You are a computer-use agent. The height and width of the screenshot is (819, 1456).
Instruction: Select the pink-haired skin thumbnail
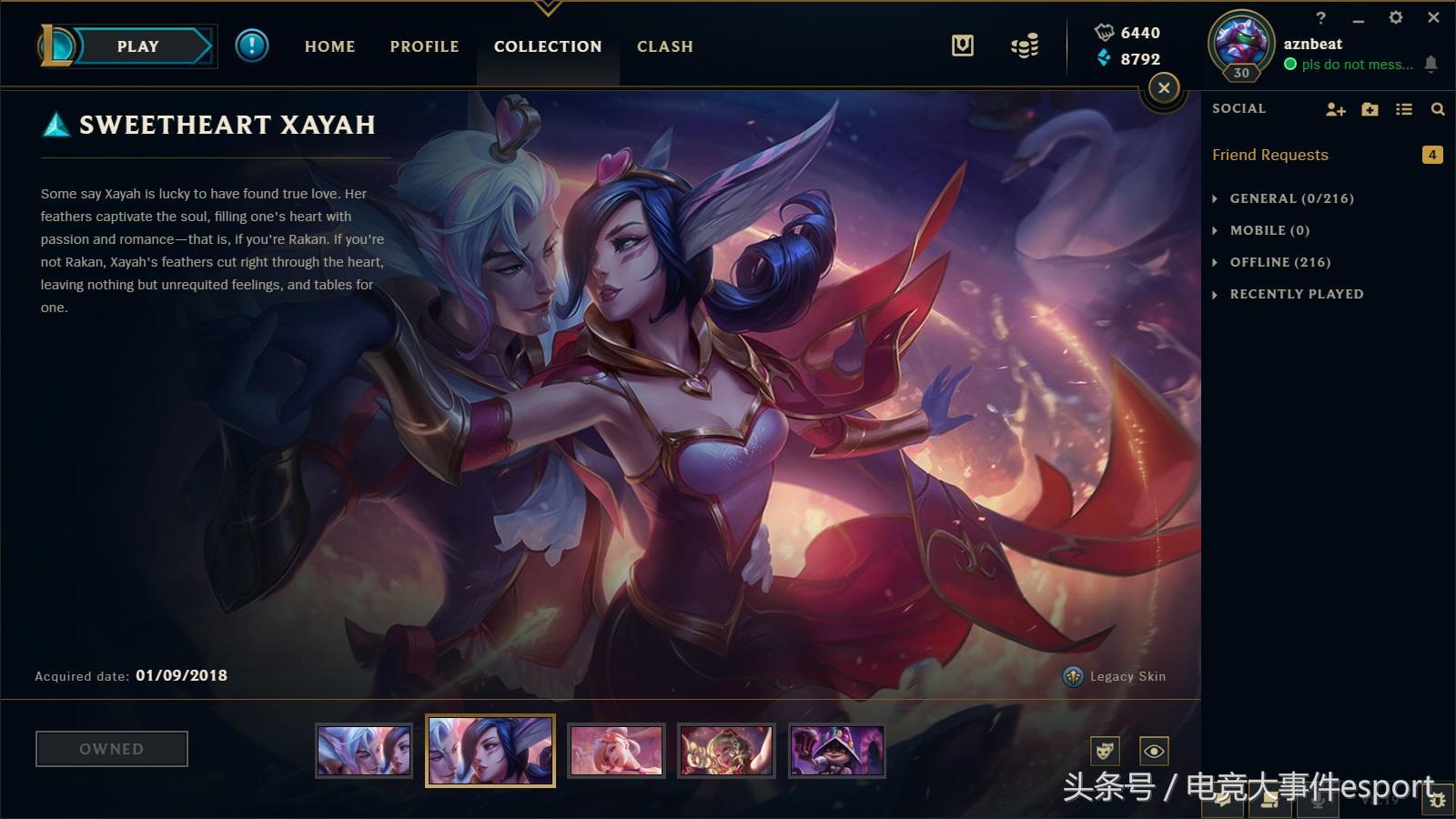point(616,751)
